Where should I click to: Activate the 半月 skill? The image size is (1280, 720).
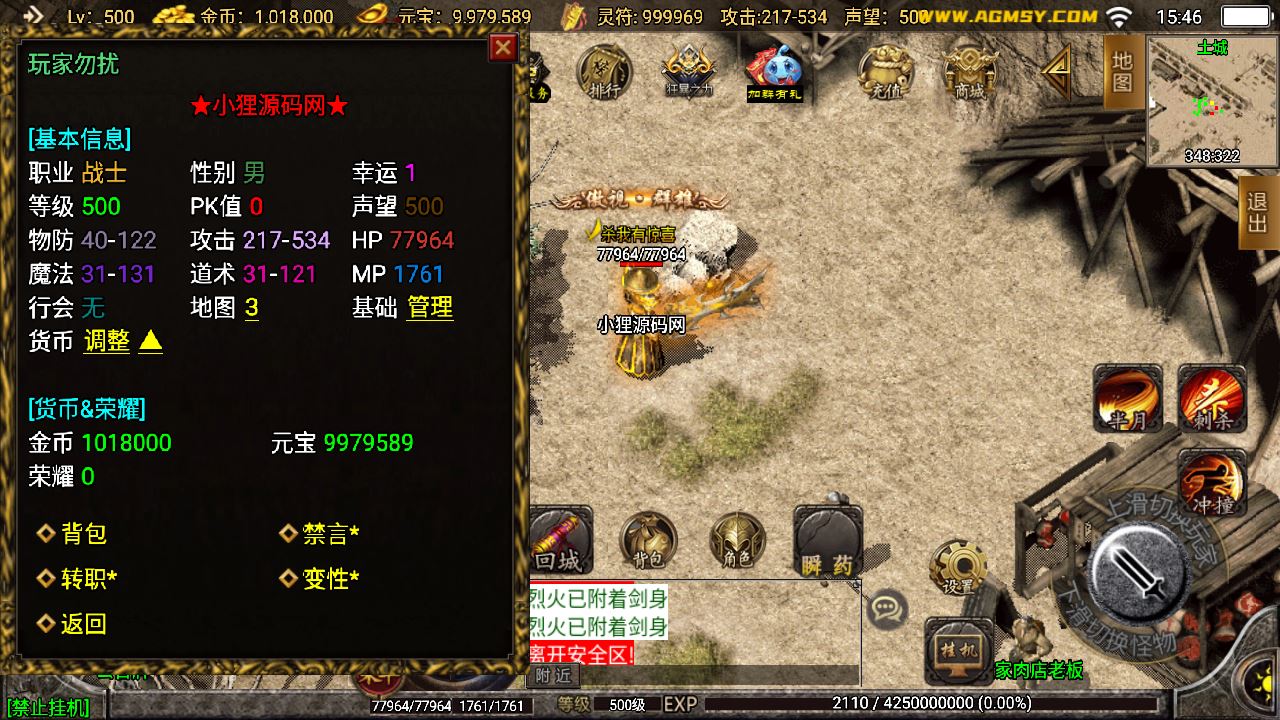tap(1129, 397)
